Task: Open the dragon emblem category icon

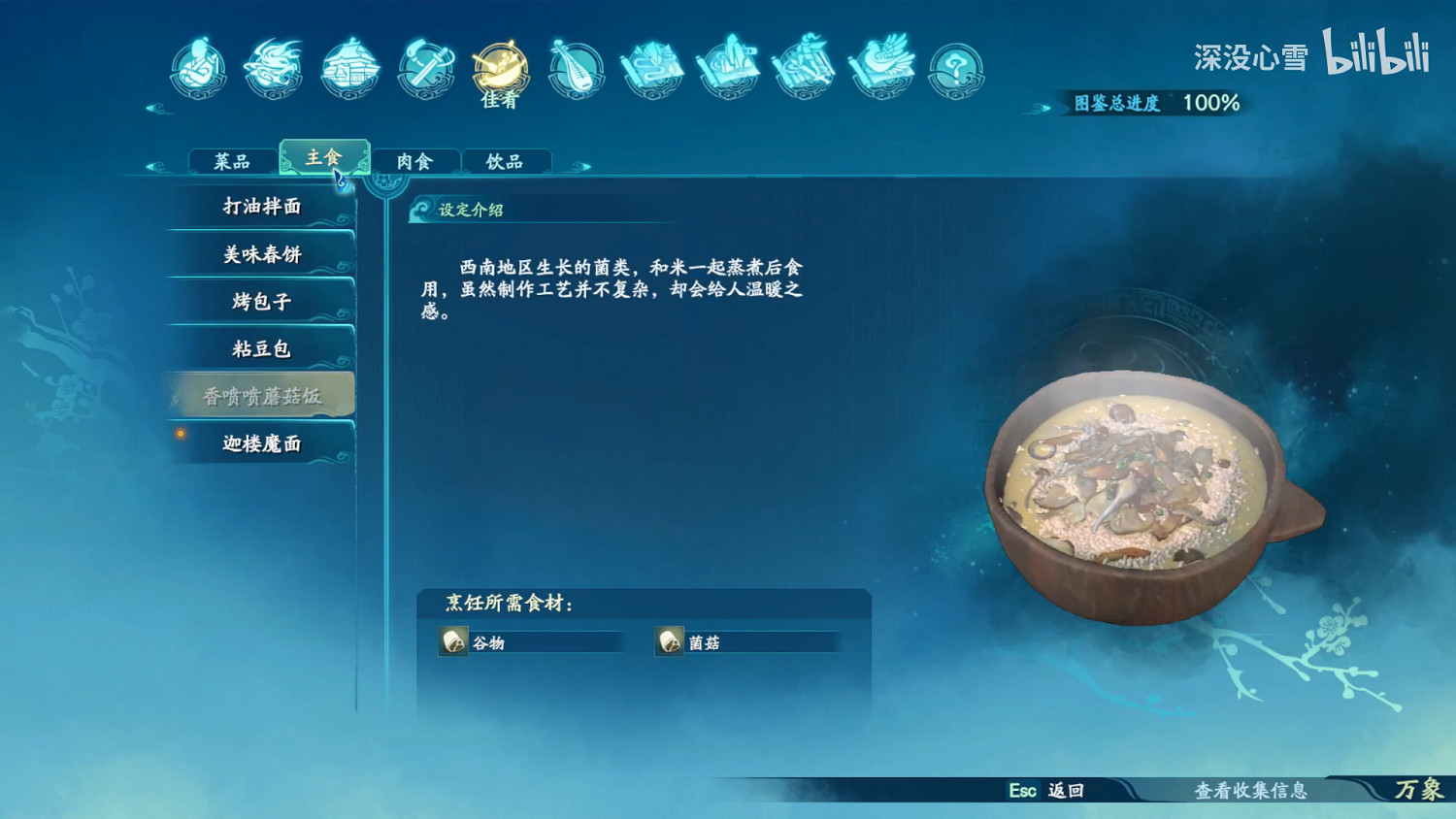Action: tap(275, 68)
